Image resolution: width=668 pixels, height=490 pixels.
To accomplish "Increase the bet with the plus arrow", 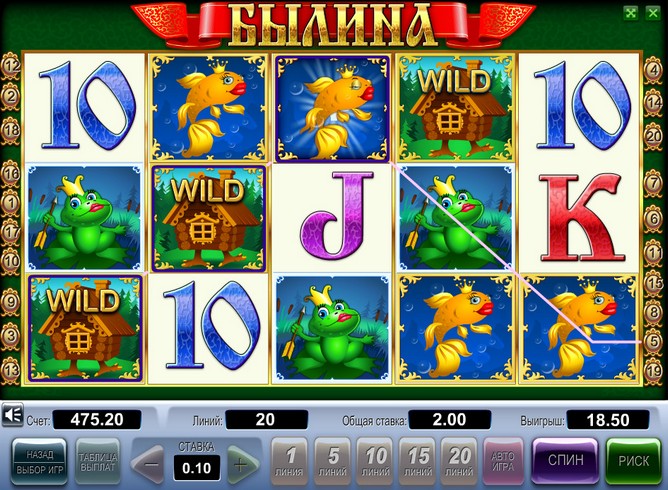I will tap(238, 463).
